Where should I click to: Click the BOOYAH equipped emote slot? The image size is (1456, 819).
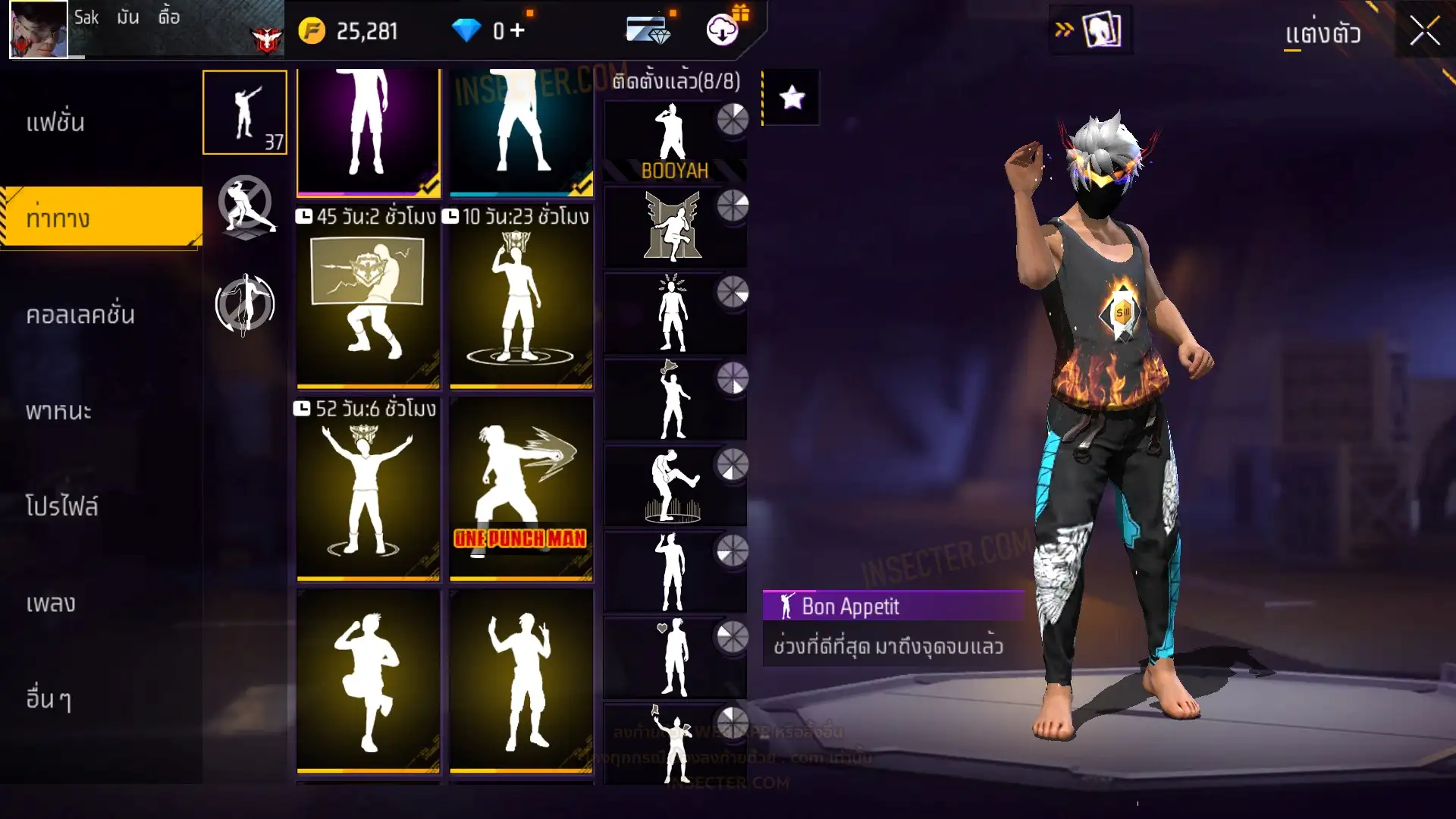674,142
